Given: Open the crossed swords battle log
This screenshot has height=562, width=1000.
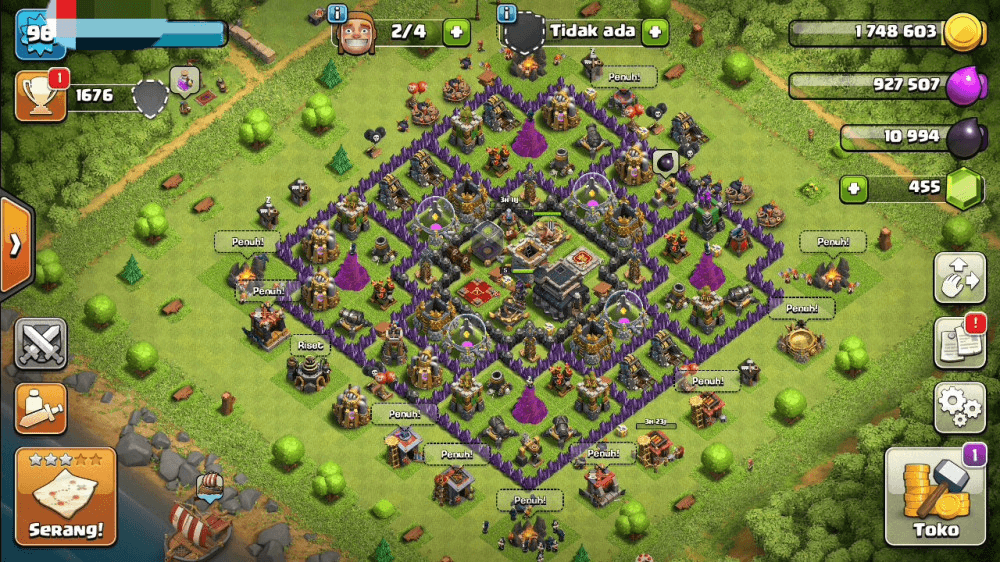Looking at the screenshot, I should click(41, 344).
